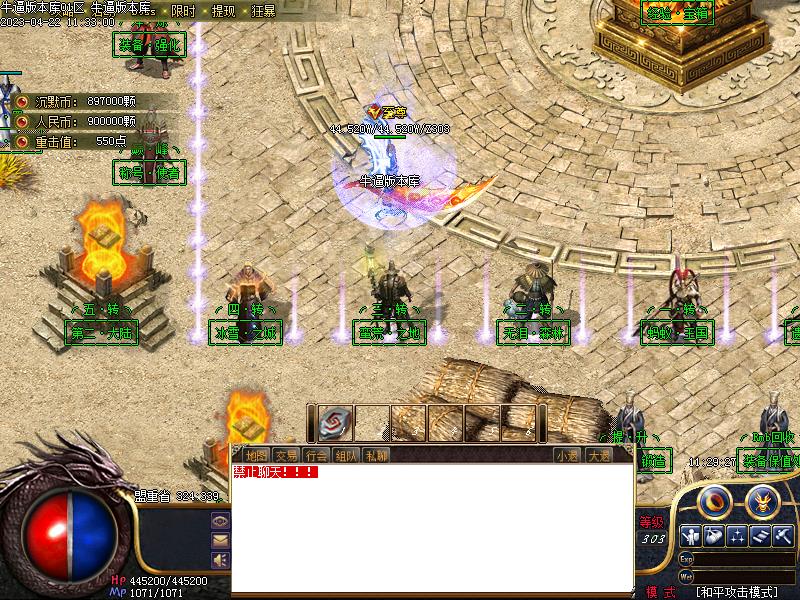Click the gold ring round button
The image size is (800, 600).
tap(714, 499)
